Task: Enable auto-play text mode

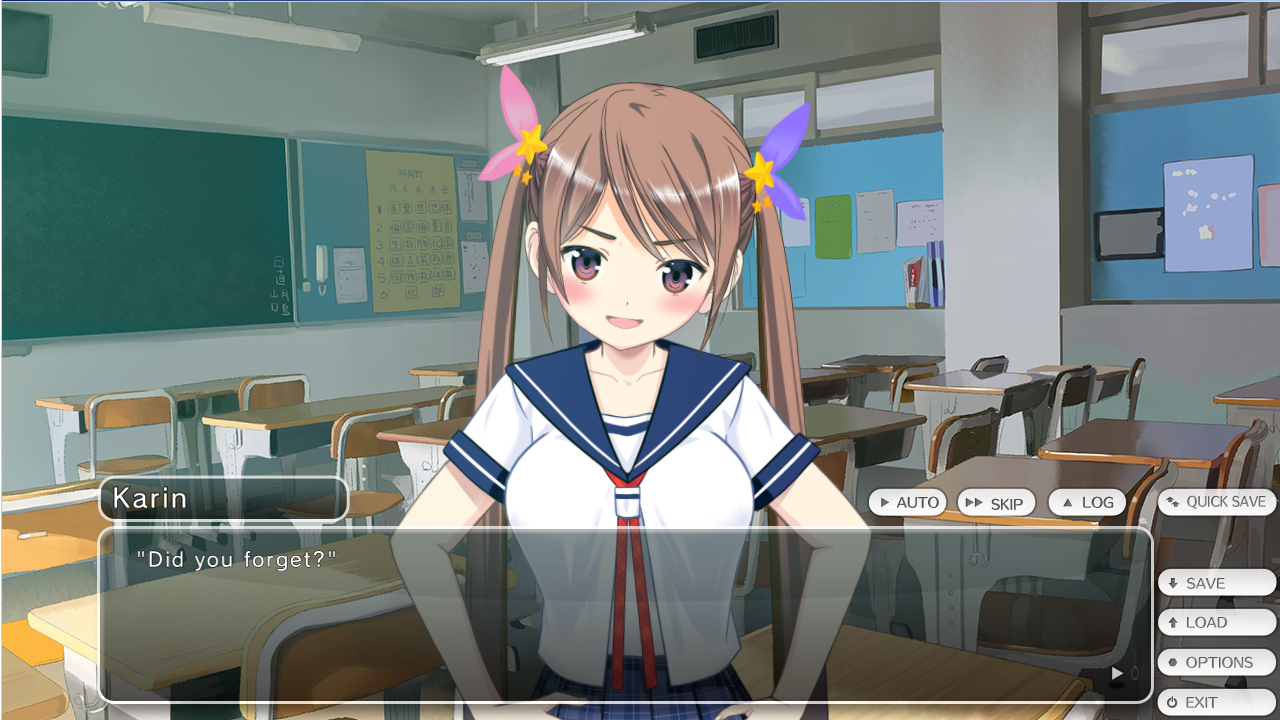Action: tap(908, 502)
